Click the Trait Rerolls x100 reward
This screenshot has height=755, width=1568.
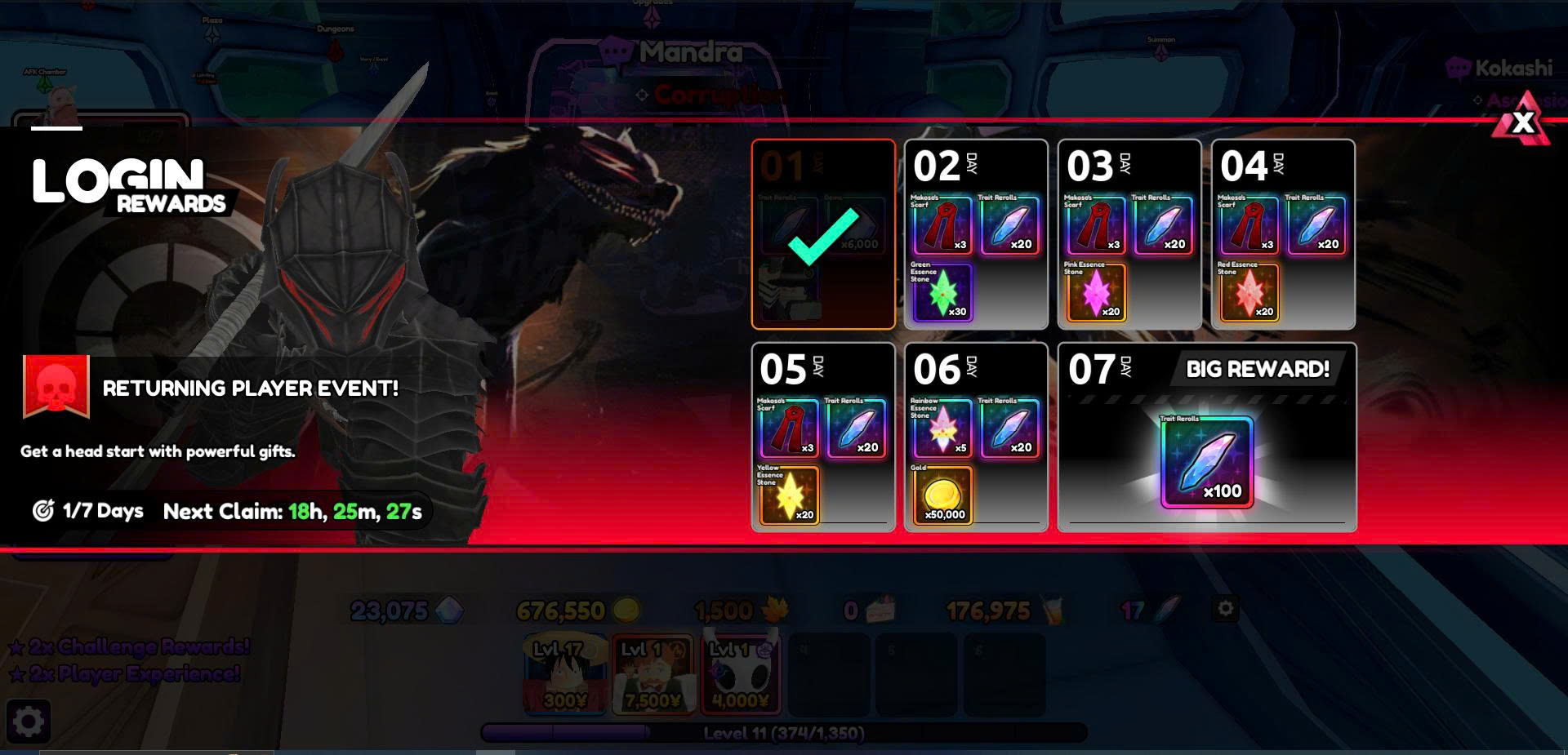pyautogui.click(x=1207, y=463)
